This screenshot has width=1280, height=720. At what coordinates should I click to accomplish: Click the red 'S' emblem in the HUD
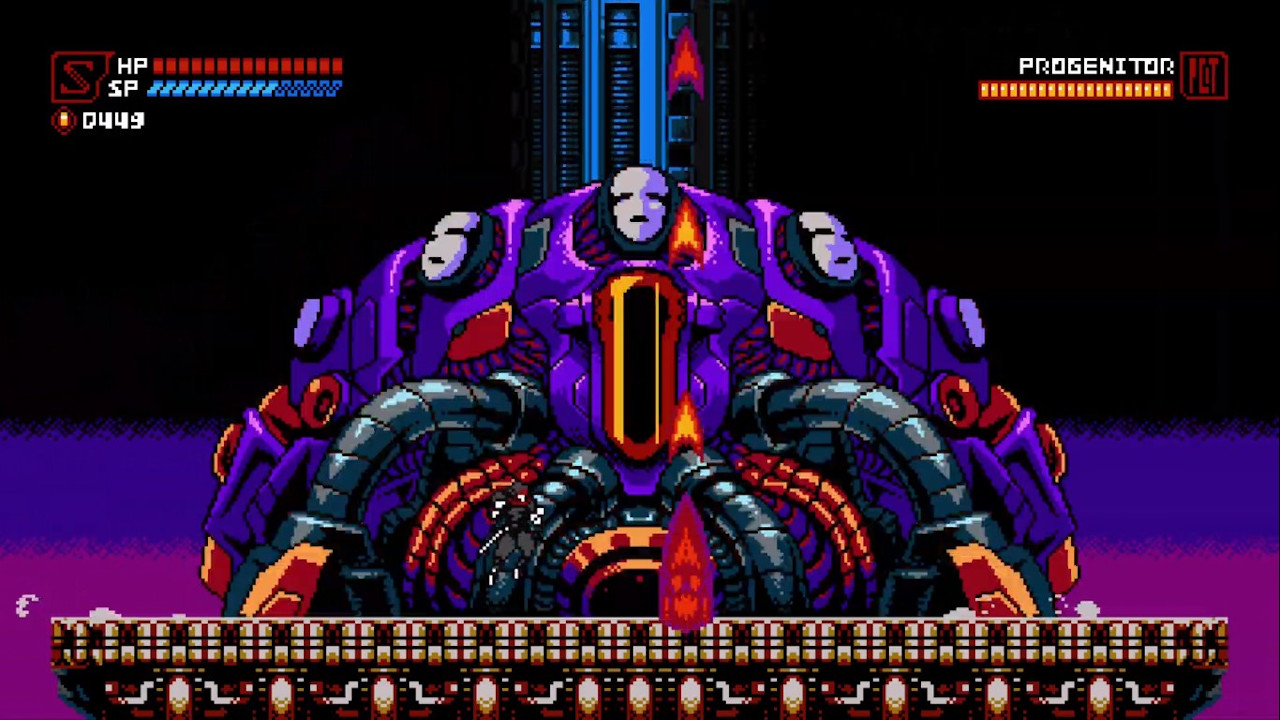coord(78,77)
